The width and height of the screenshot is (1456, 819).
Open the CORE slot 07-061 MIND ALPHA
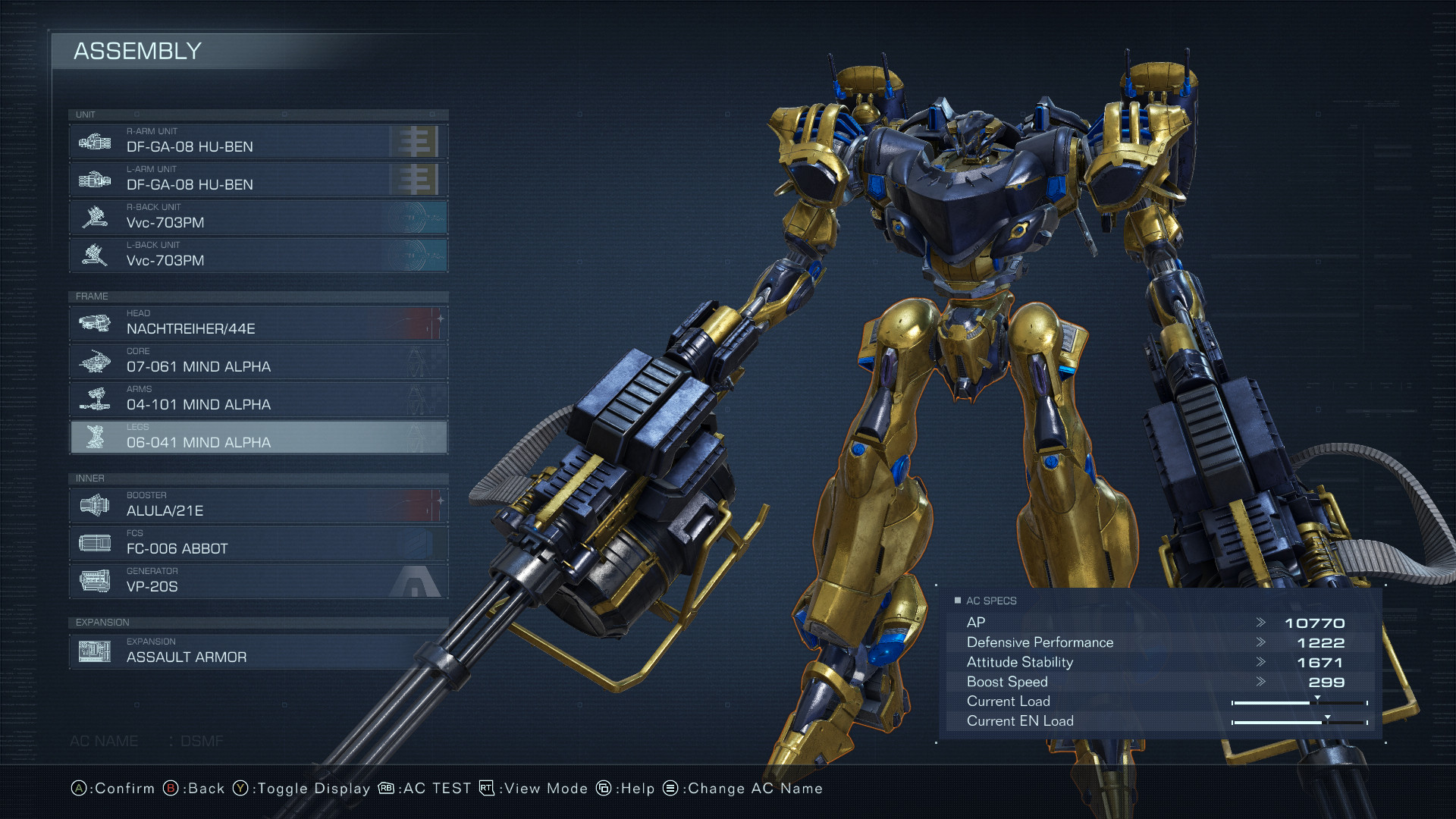point(258,362)
